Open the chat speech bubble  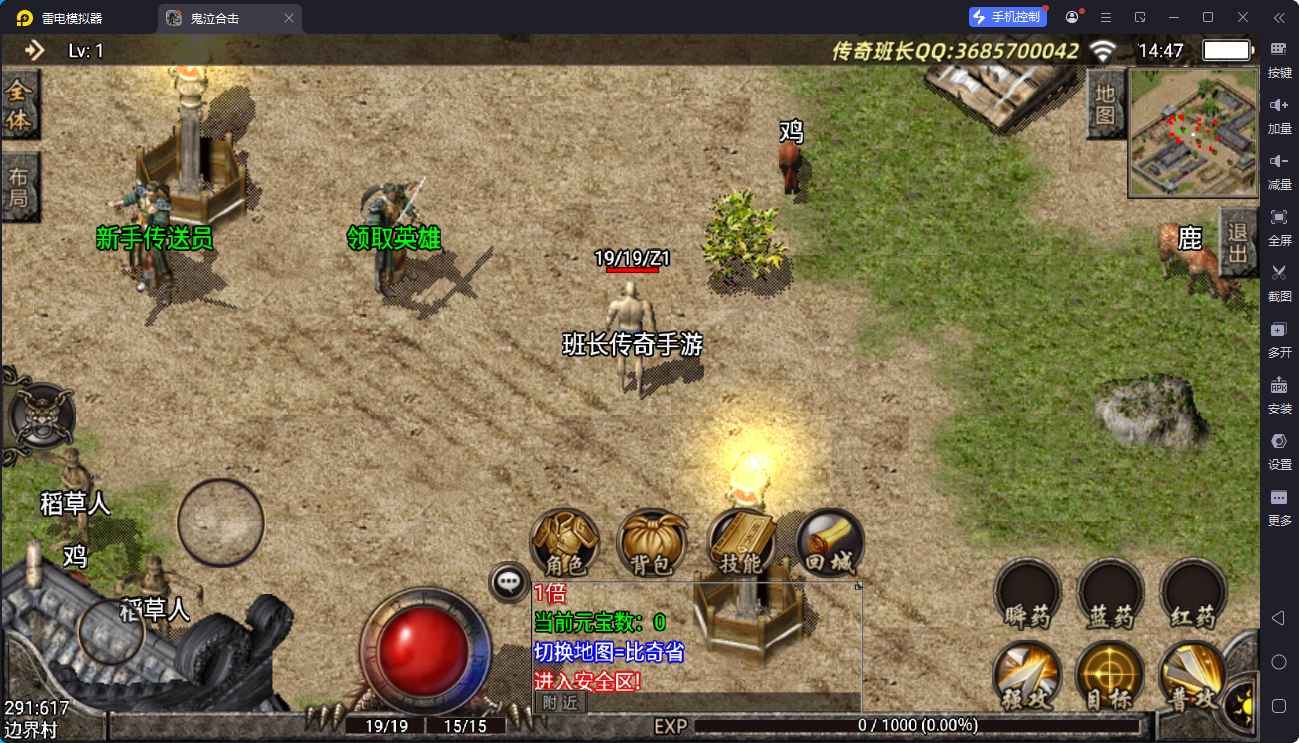tap(509, 581)
